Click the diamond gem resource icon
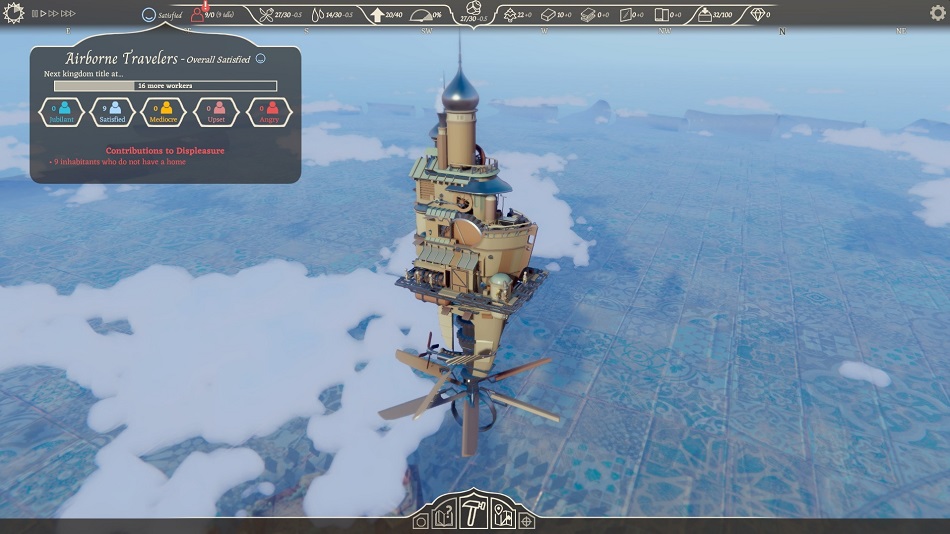This screenshot has height=534, width=950. click(758, 15)
